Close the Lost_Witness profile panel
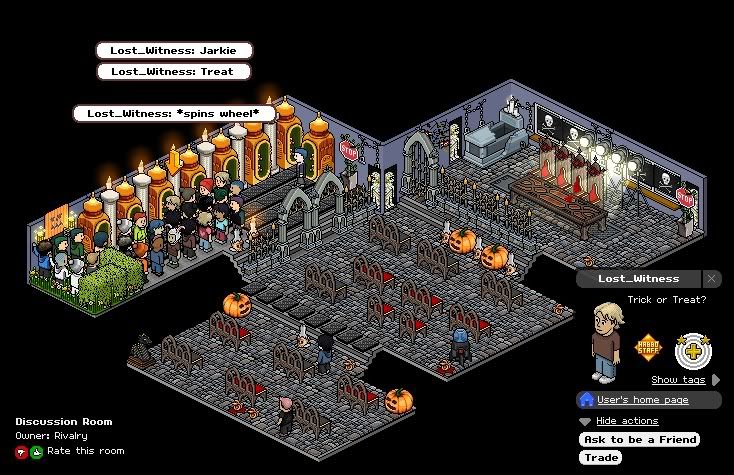The height and width of the screenshot is (475, 734). click(711, 279)
